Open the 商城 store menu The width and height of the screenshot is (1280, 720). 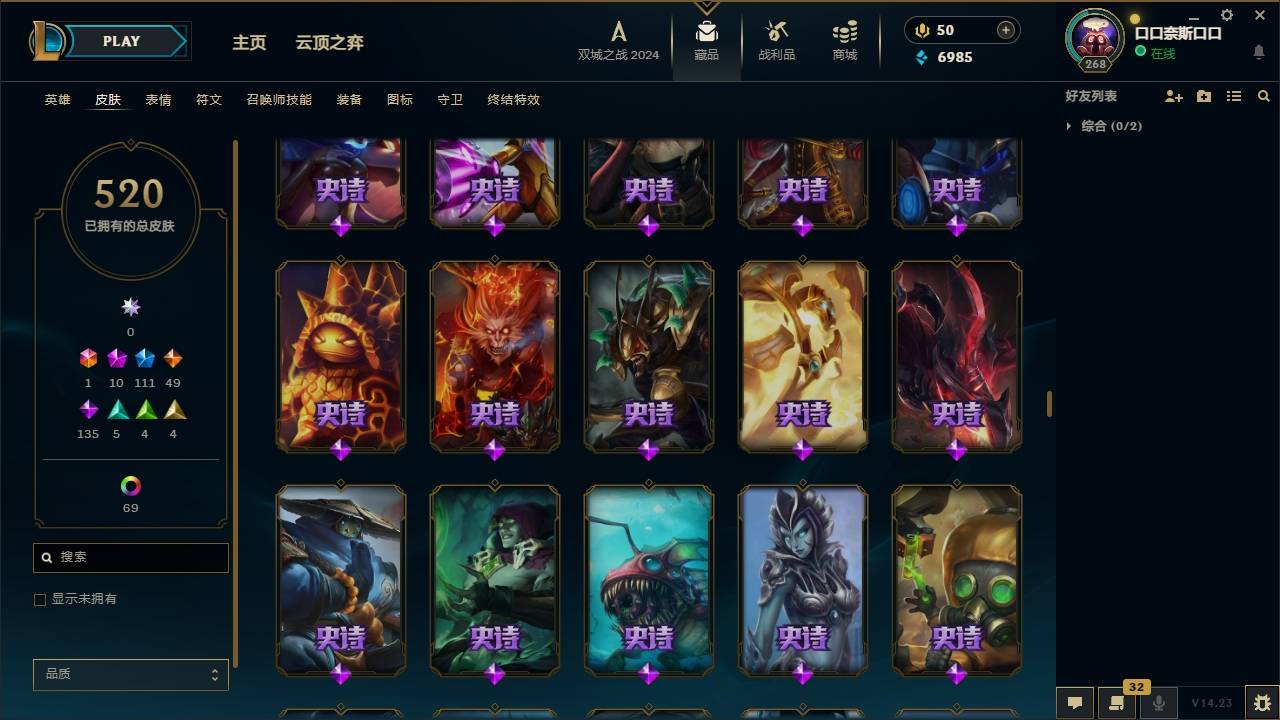pos(843,41)
